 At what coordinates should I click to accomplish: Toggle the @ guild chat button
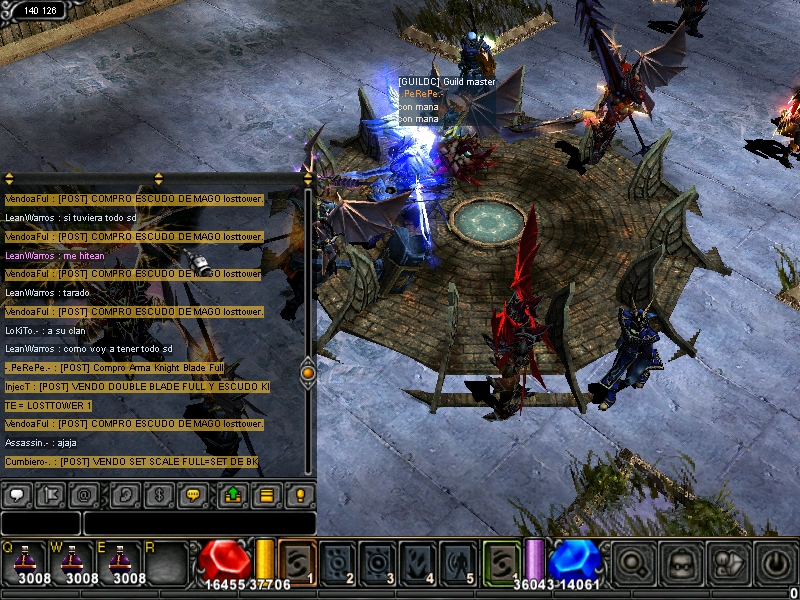pyautogui.click(x=83, y=494)
